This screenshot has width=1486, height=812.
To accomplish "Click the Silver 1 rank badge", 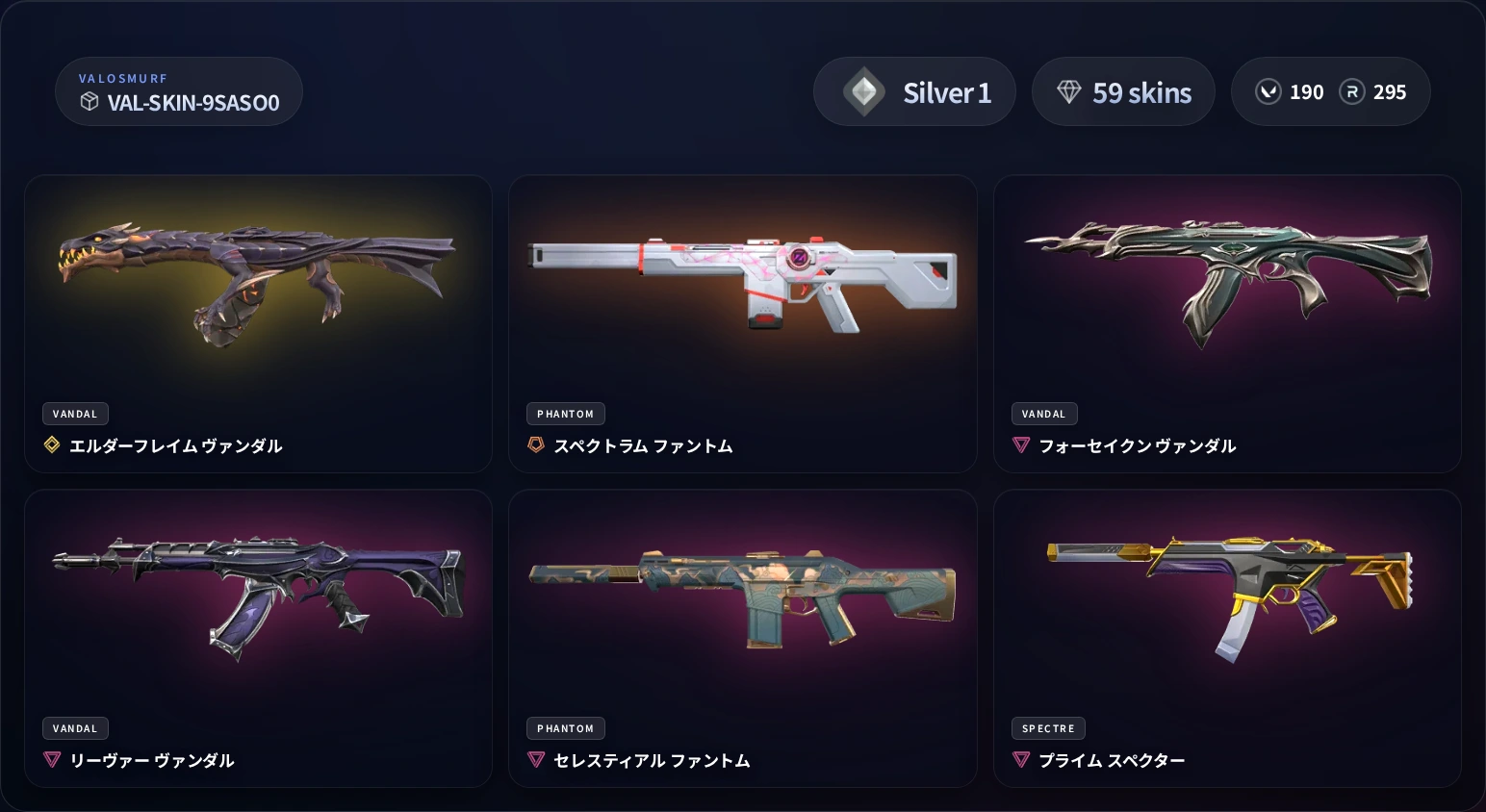I will [x=914, y=91].
